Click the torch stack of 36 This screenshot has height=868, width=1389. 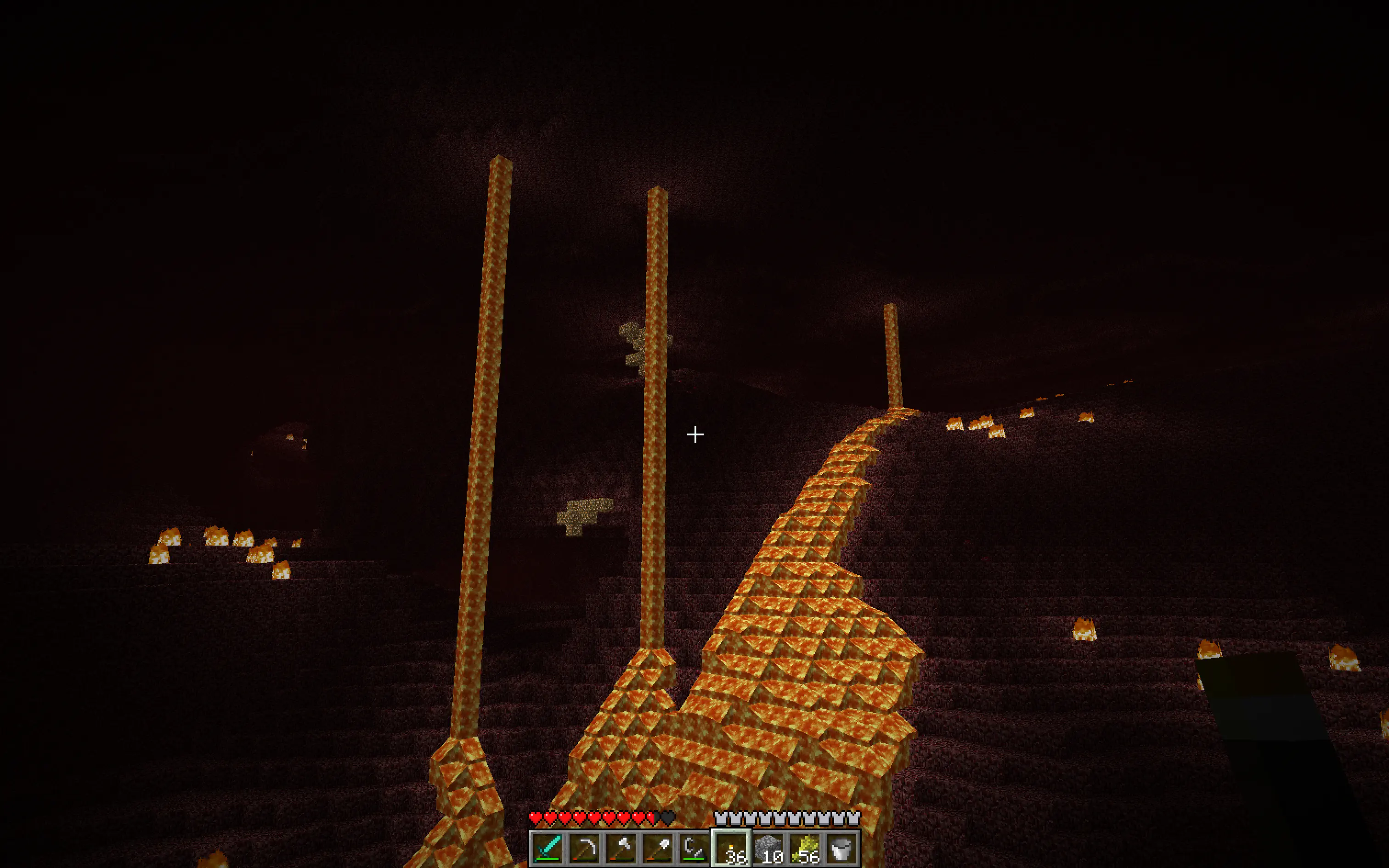(x=731, y=847)
